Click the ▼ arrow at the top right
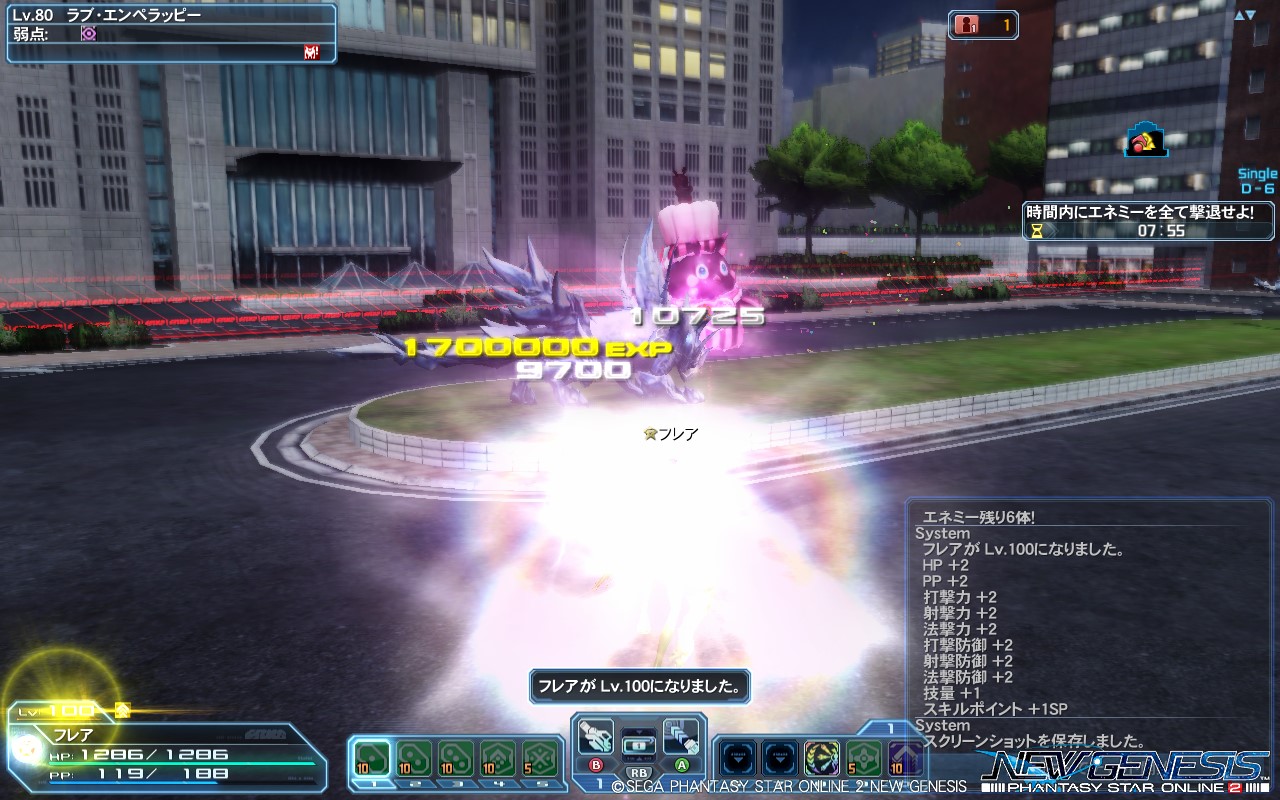Image resolution: width=1280 pixels, height=800 pixels. (x=1250, y=14)
